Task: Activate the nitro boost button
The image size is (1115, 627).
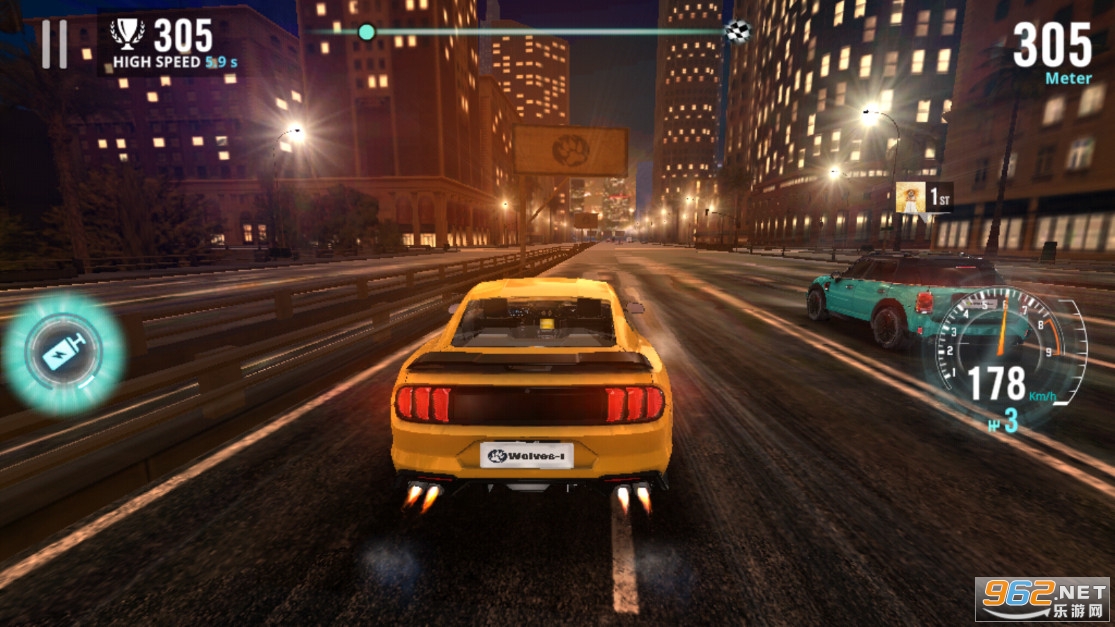Action: 64,353
